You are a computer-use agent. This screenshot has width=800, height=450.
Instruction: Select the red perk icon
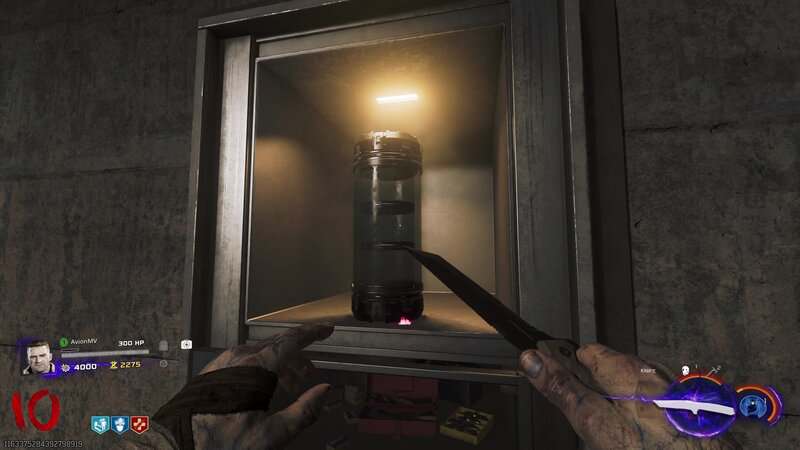click(137, 424)
